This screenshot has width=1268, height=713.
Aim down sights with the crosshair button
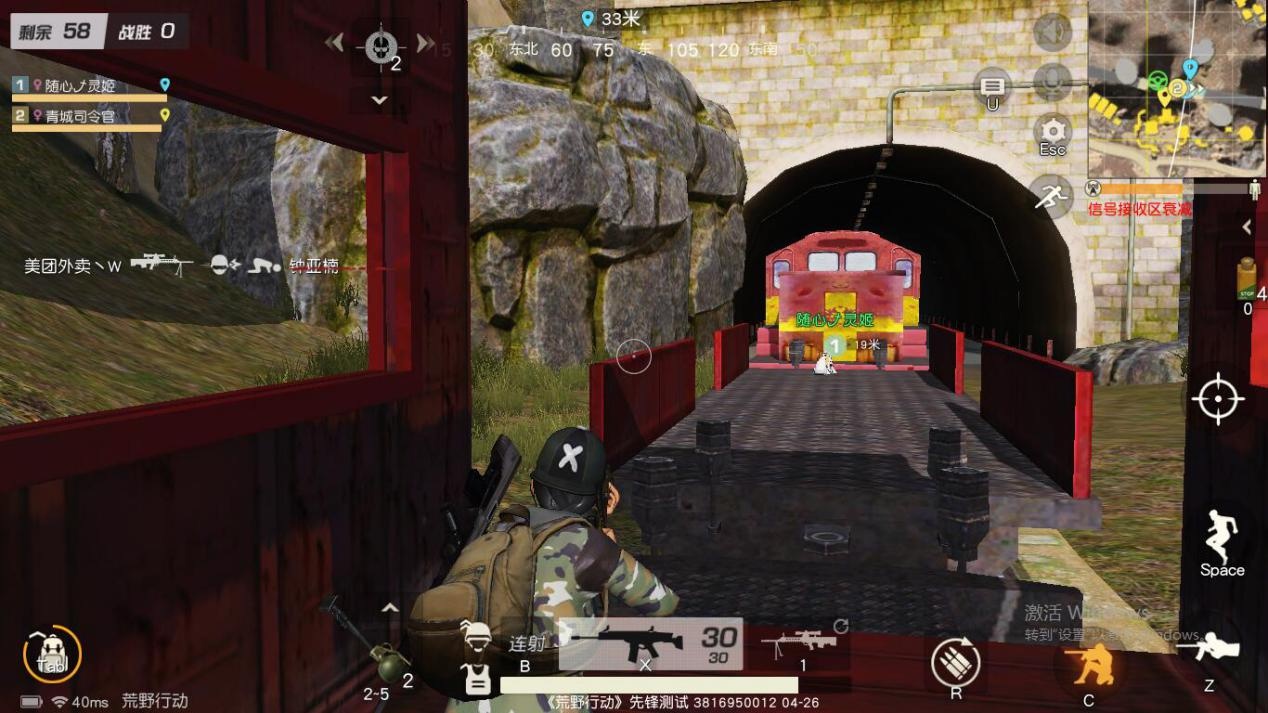coord(1217,400)
